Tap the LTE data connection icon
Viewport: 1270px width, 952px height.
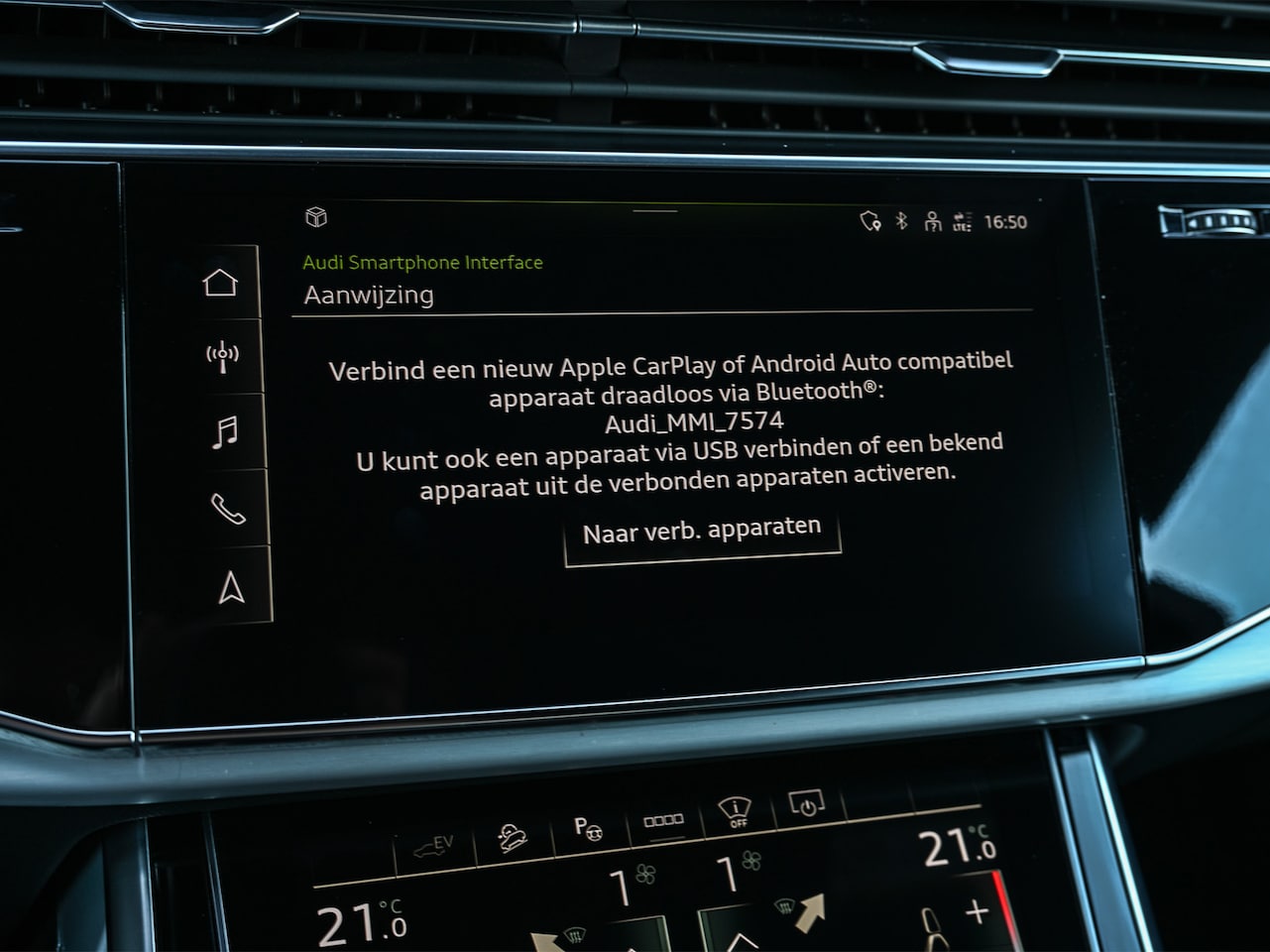[x=962, y=222]
